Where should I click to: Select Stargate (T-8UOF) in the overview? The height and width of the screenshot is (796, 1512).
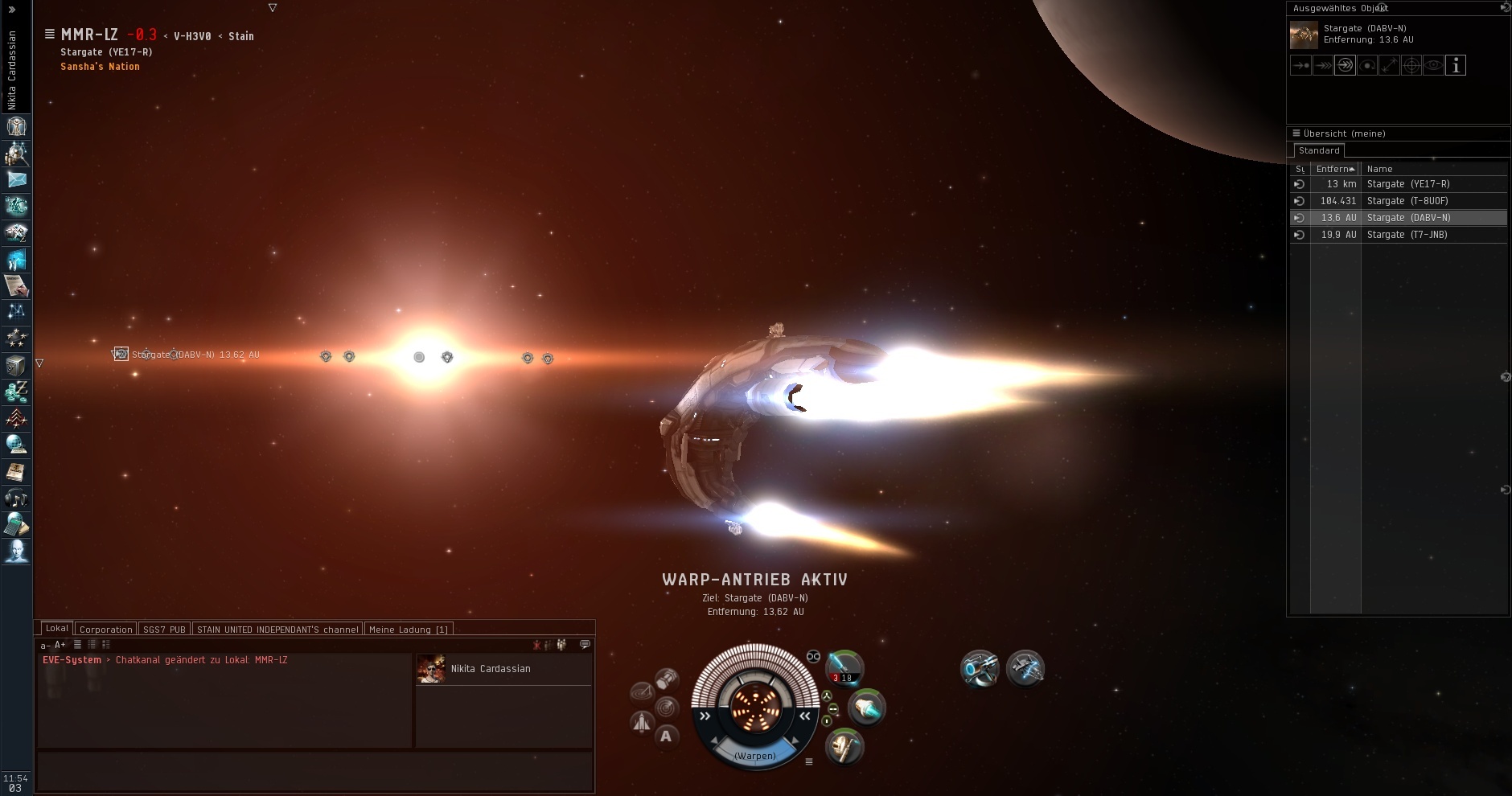pyautogui.click(x=1407, y=201)
